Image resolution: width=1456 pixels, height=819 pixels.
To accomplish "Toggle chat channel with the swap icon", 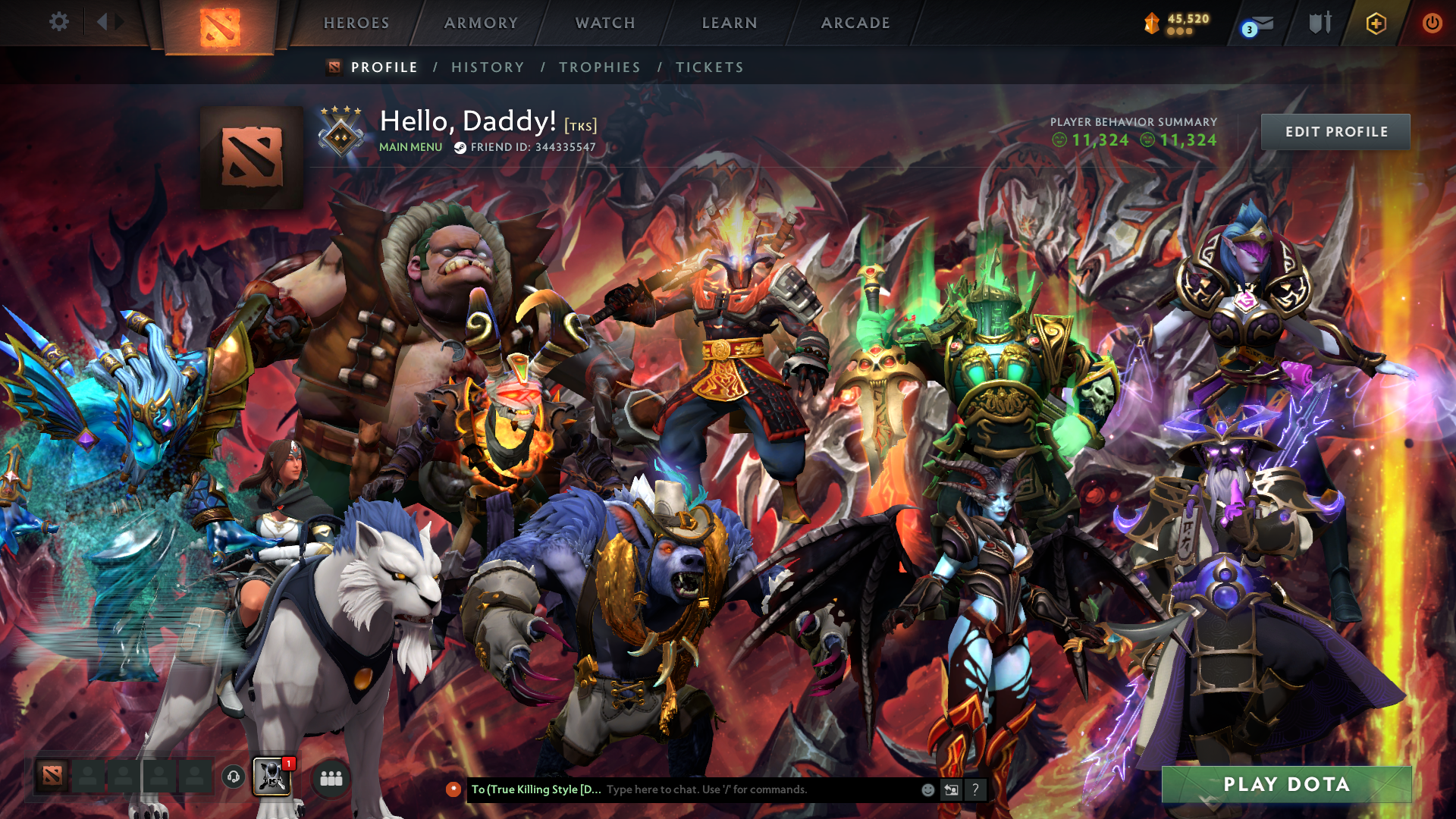I will point(951,790).
